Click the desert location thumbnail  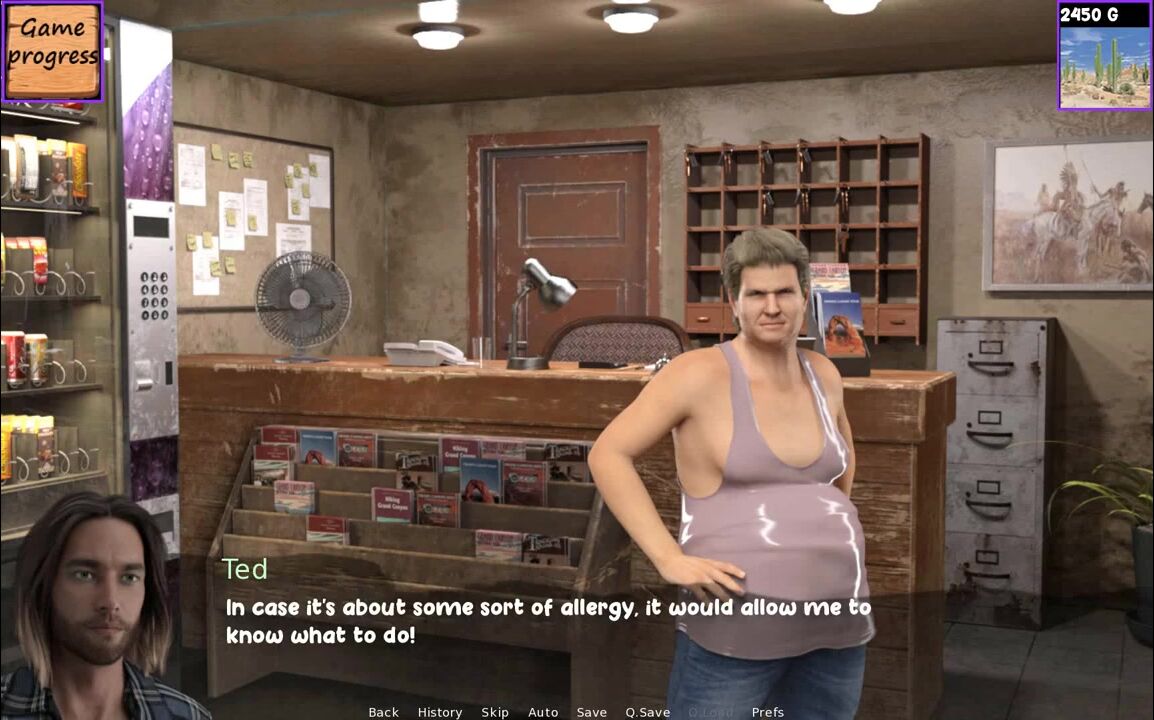[1105, 66]
